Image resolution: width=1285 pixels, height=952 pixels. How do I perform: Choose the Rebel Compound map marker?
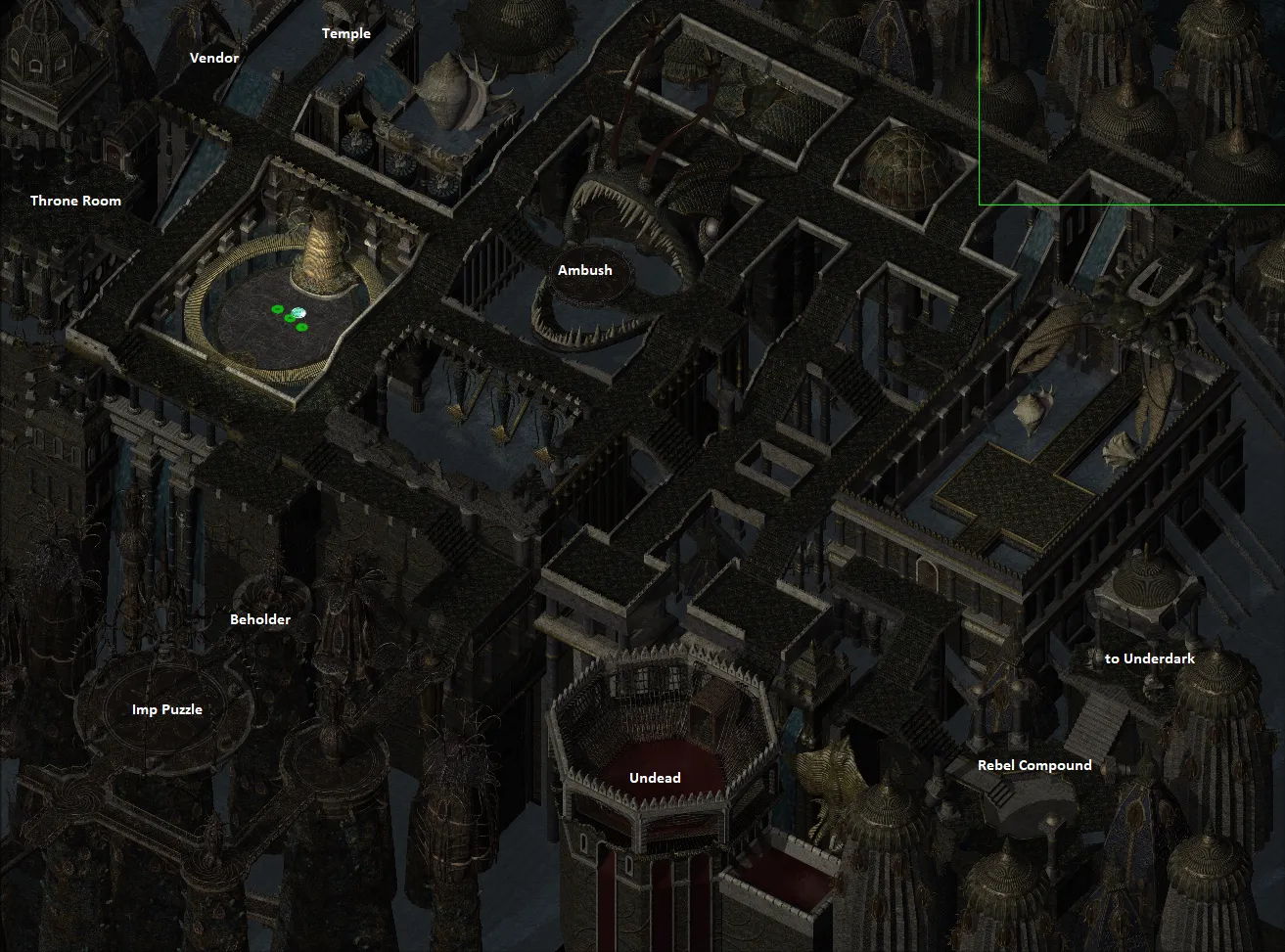tap(1034, 765)
